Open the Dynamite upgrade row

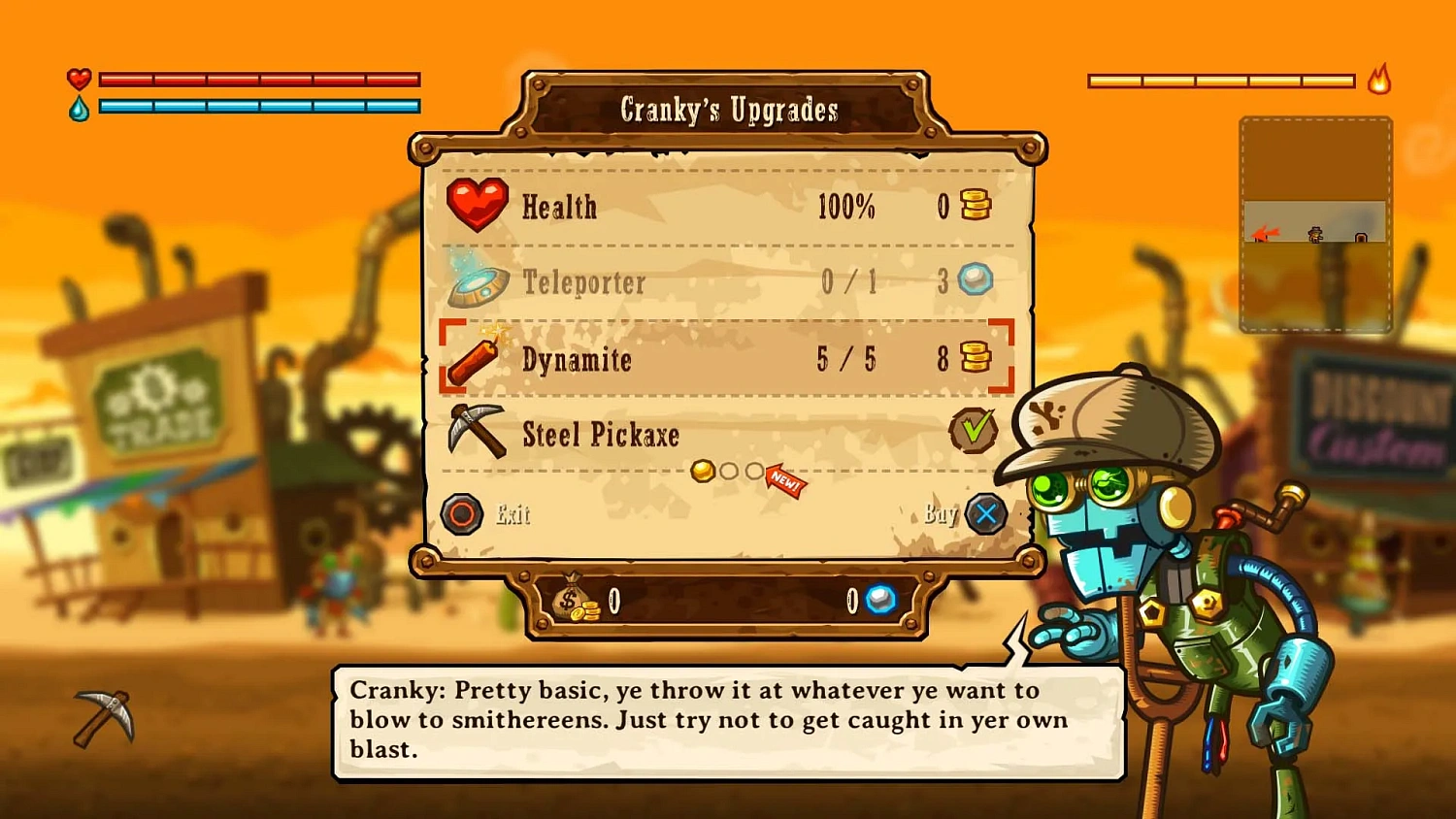pyautogui.click(x=679, y=360)
